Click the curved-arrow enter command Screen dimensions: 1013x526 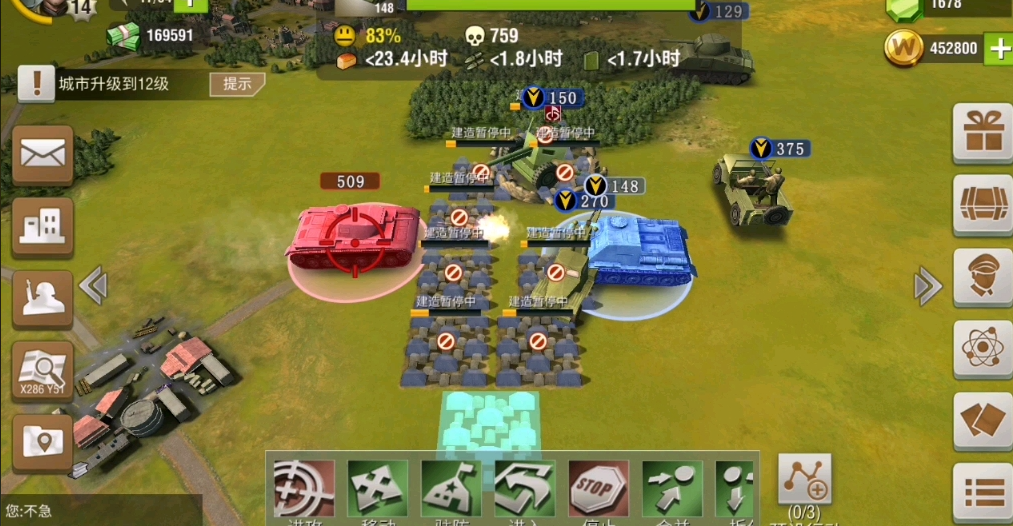(x=525, y=488)
